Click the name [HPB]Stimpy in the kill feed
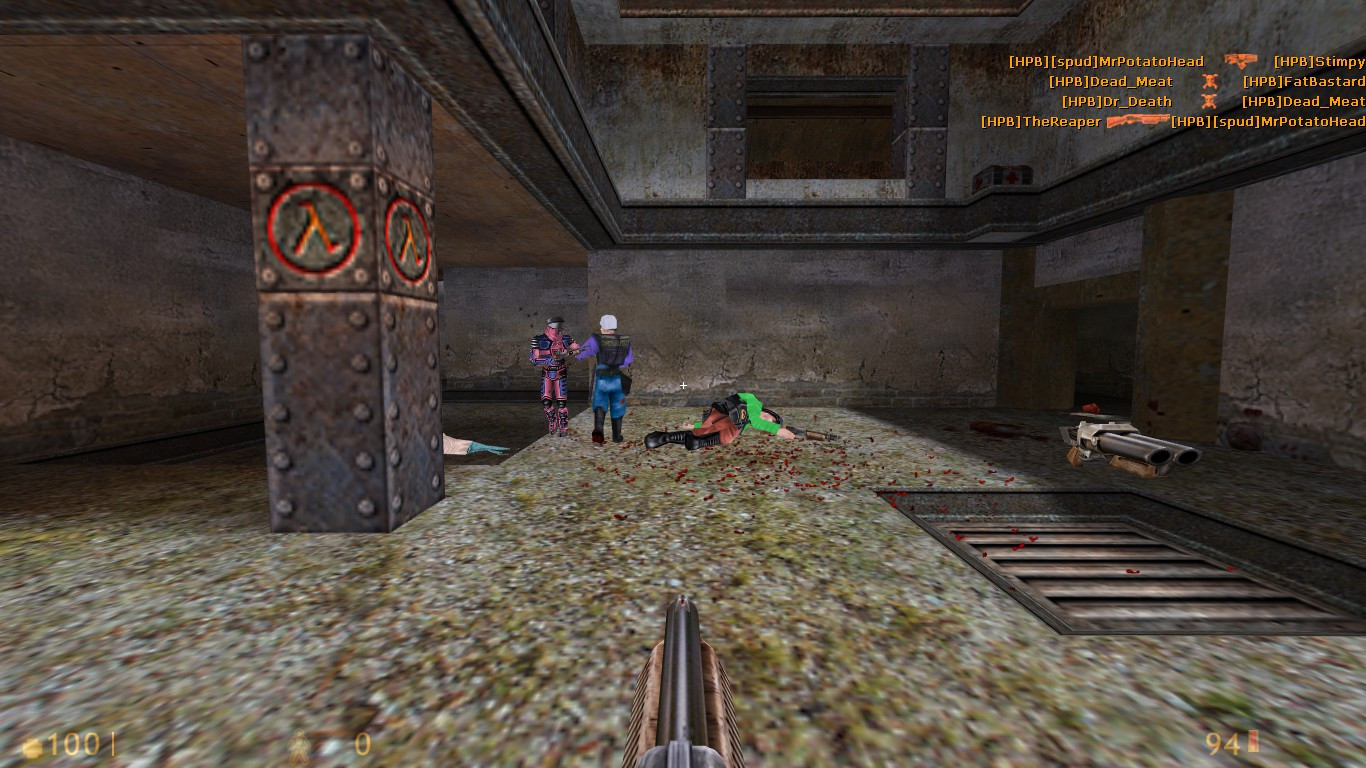Viewport: 1366px width, 768px height. (x=1318, y=60)
